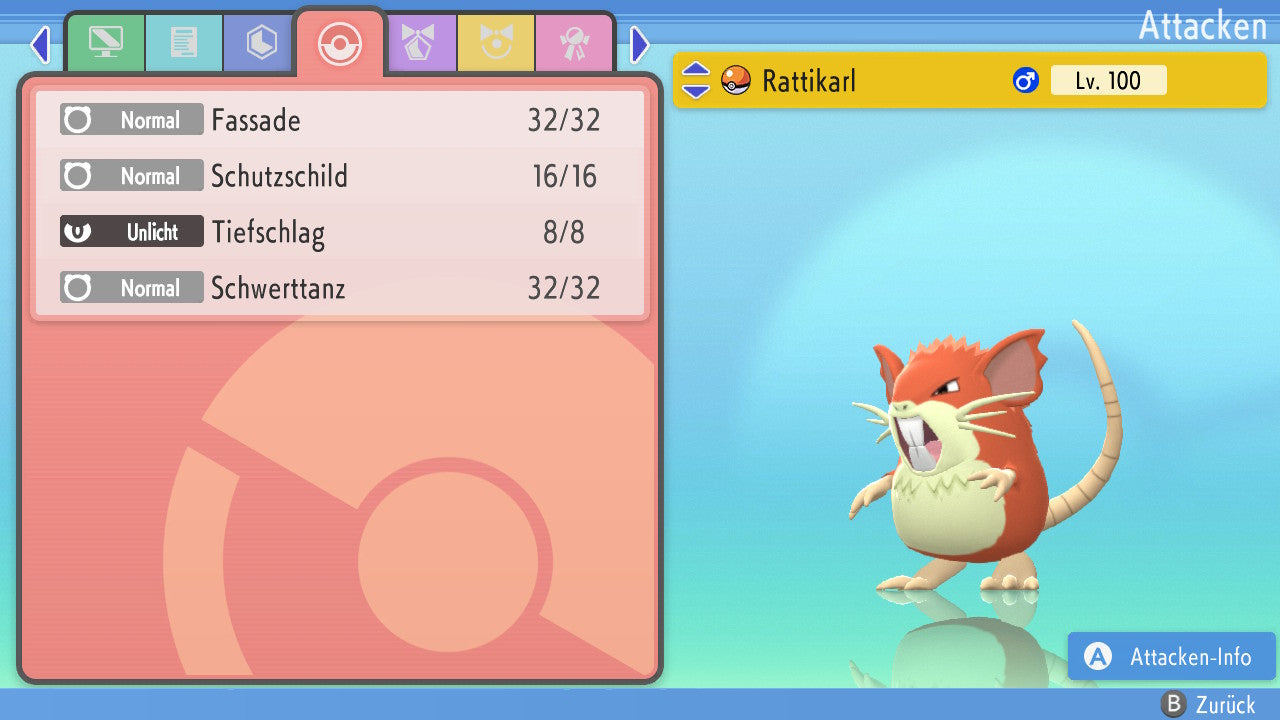The image size is (1280, 720).
Task: Open Attacken-Info for move details
Action: (x=1171, y=656)
